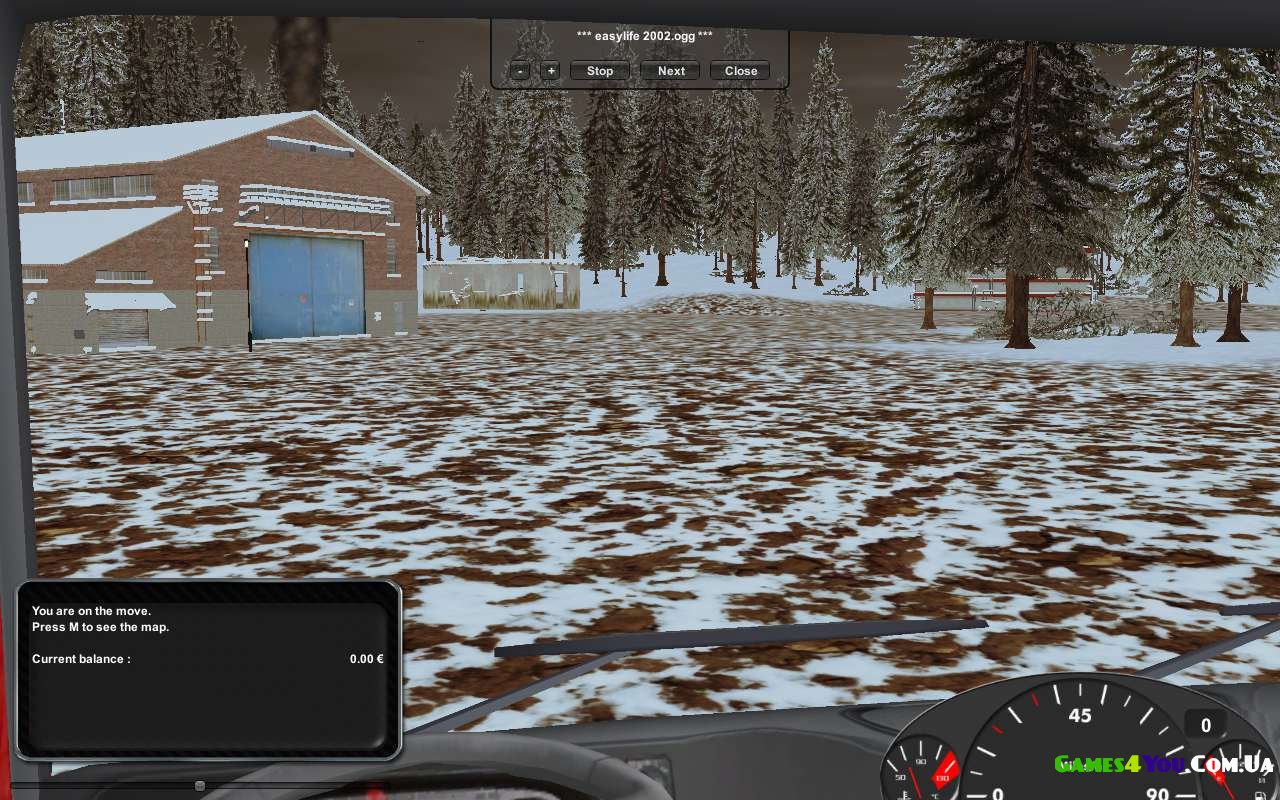The width and height of the screenshot is (1280, 800).
Task: Close the music player panel
Action: click(x=741, y=71)
